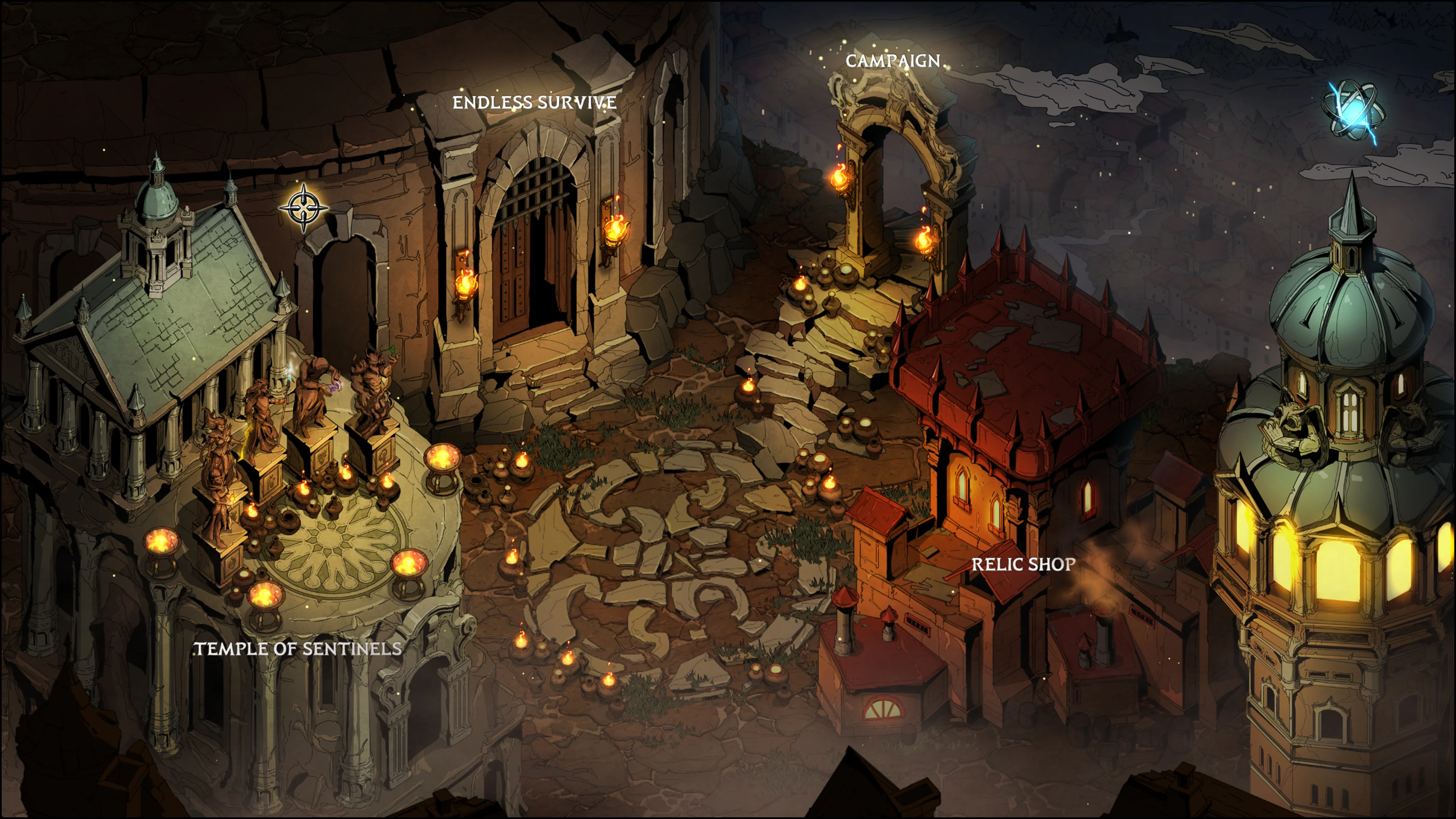Visit the Relic Shop
The width and height of the screenshot is (1456, 819).
[1023, 564]
